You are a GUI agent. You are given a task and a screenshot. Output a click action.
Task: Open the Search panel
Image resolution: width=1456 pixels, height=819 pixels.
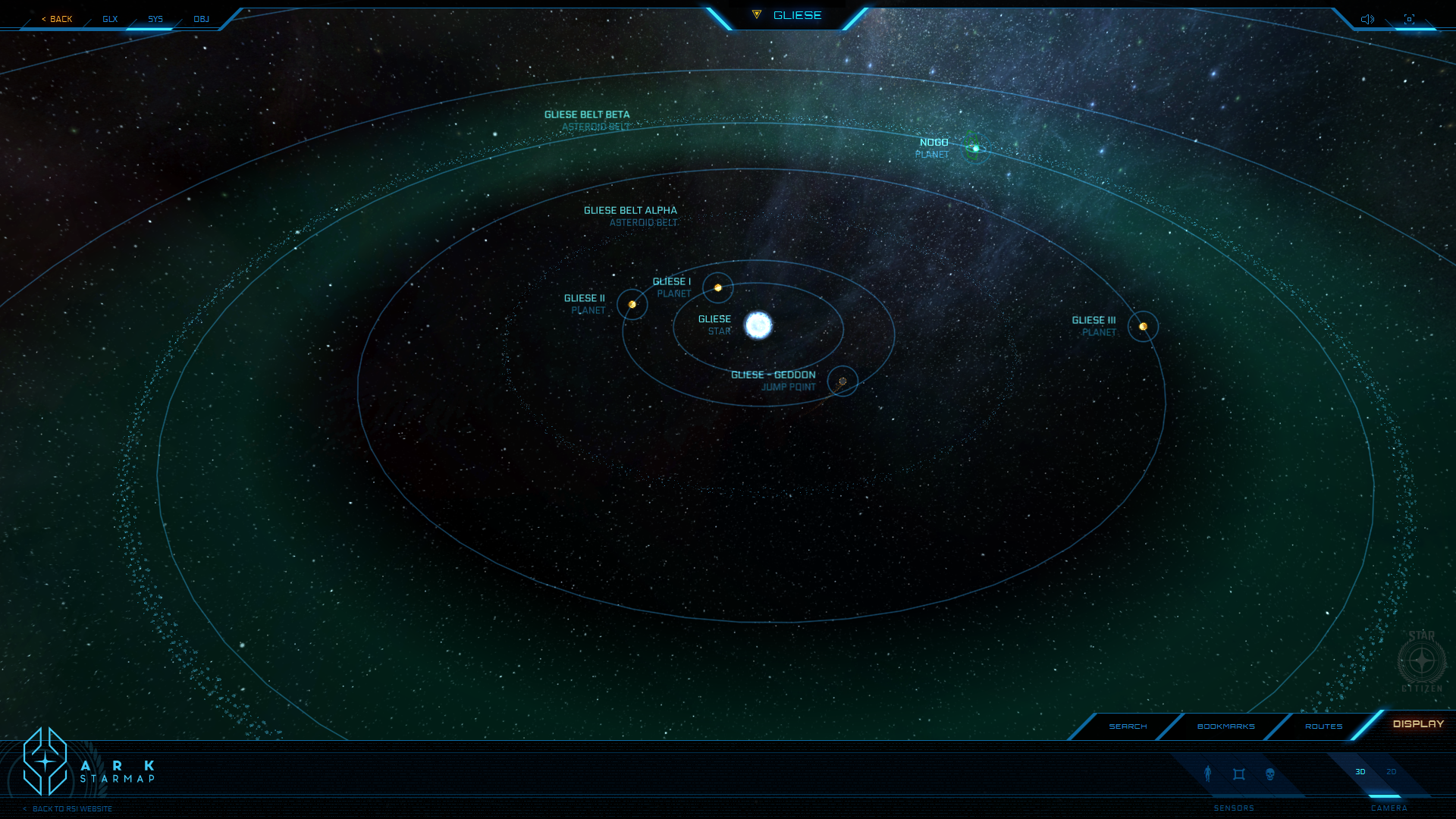1128,726
